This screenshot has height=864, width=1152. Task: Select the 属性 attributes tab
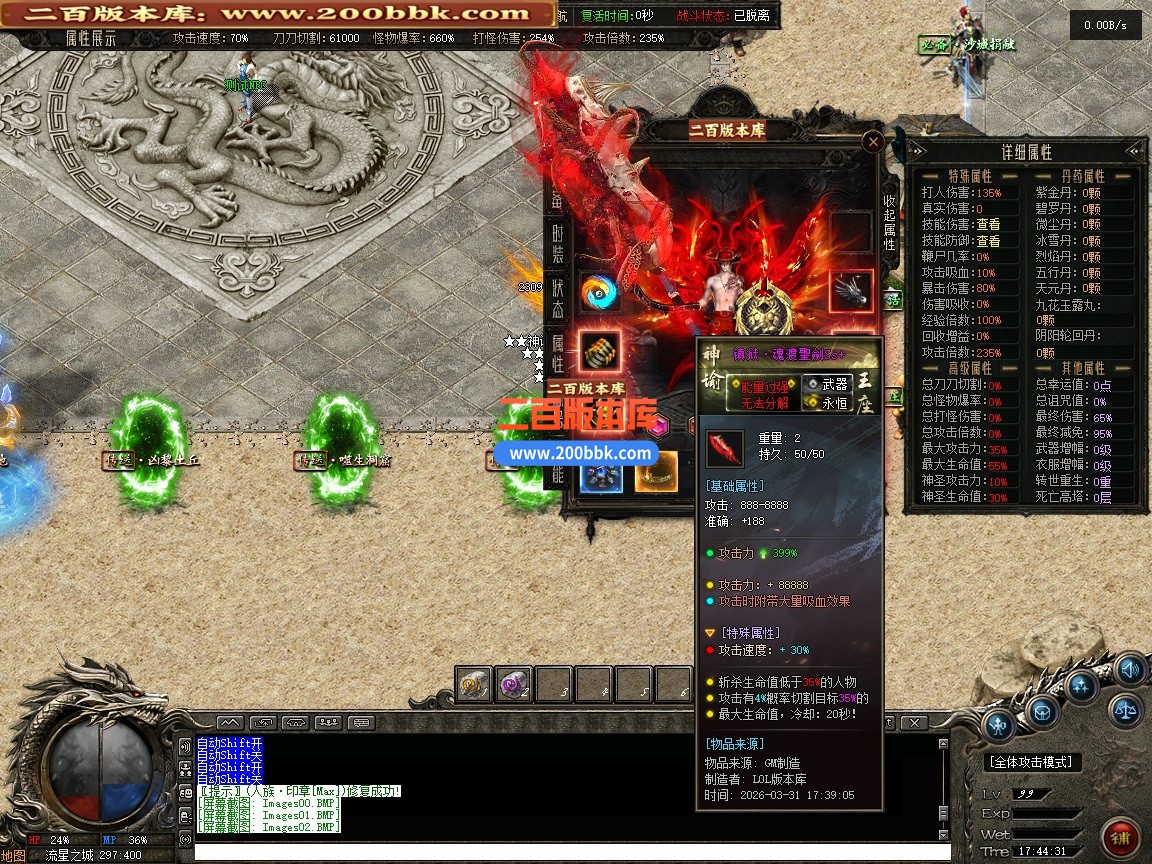tap(558, 352)
